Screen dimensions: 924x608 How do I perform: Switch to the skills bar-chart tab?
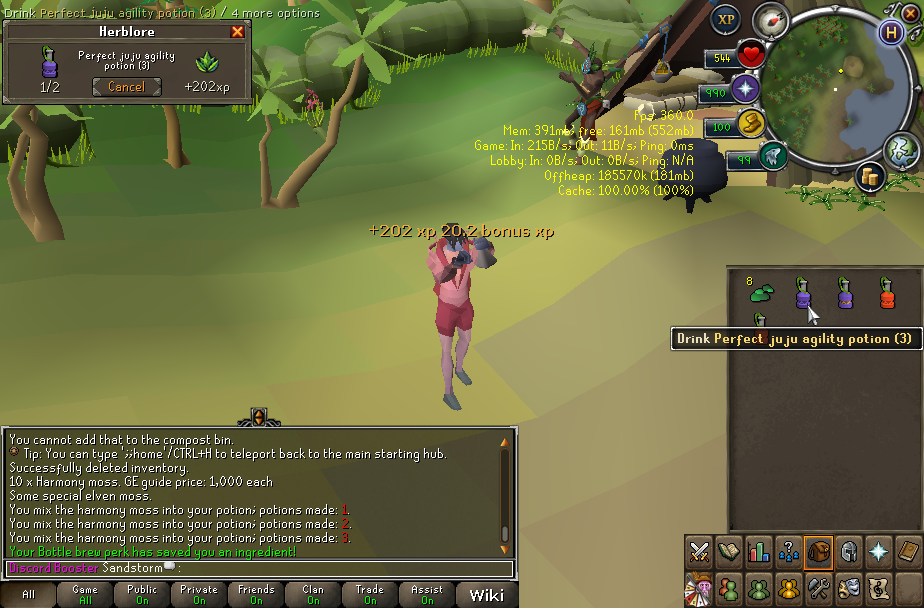759,551
